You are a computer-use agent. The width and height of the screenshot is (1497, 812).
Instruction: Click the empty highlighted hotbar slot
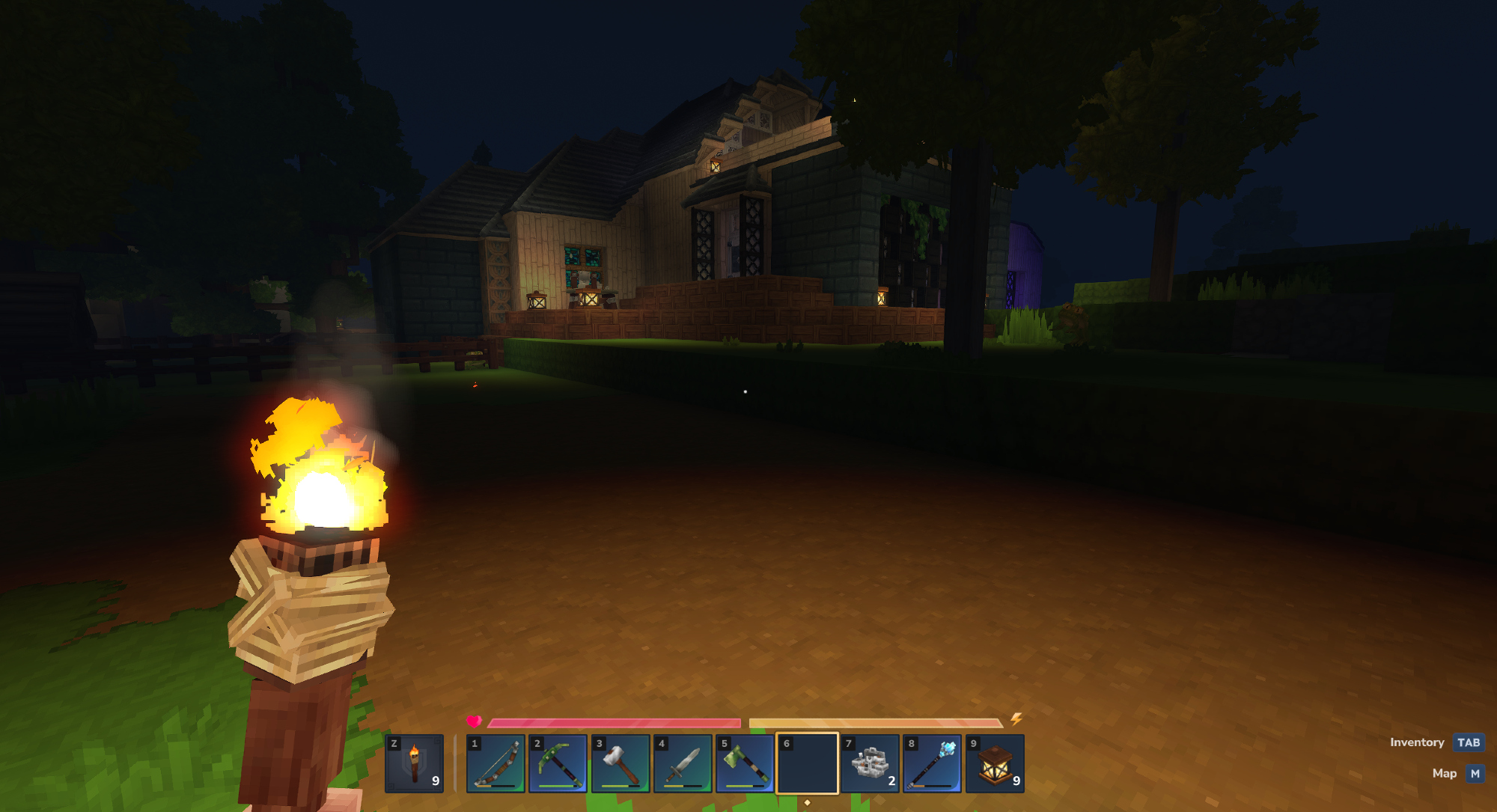pos(807,763)
